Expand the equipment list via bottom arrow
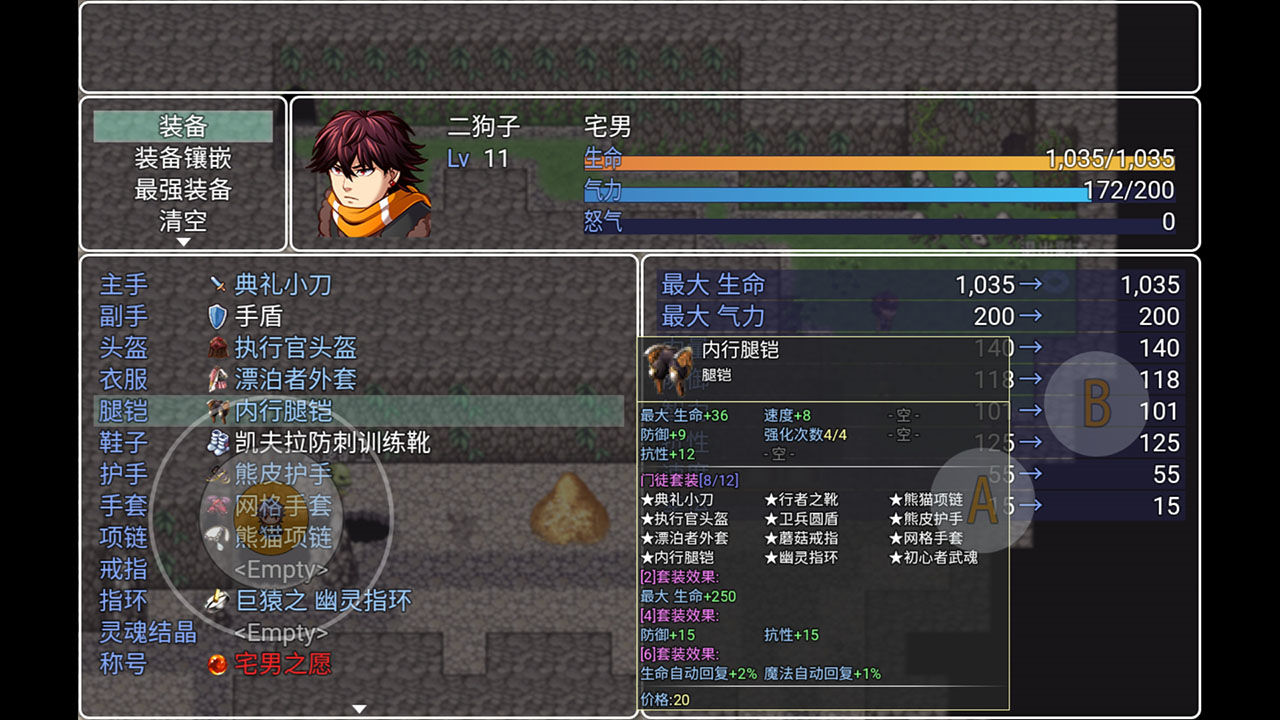The width and height of the screenshot is (1280, 720). (357, 707)
